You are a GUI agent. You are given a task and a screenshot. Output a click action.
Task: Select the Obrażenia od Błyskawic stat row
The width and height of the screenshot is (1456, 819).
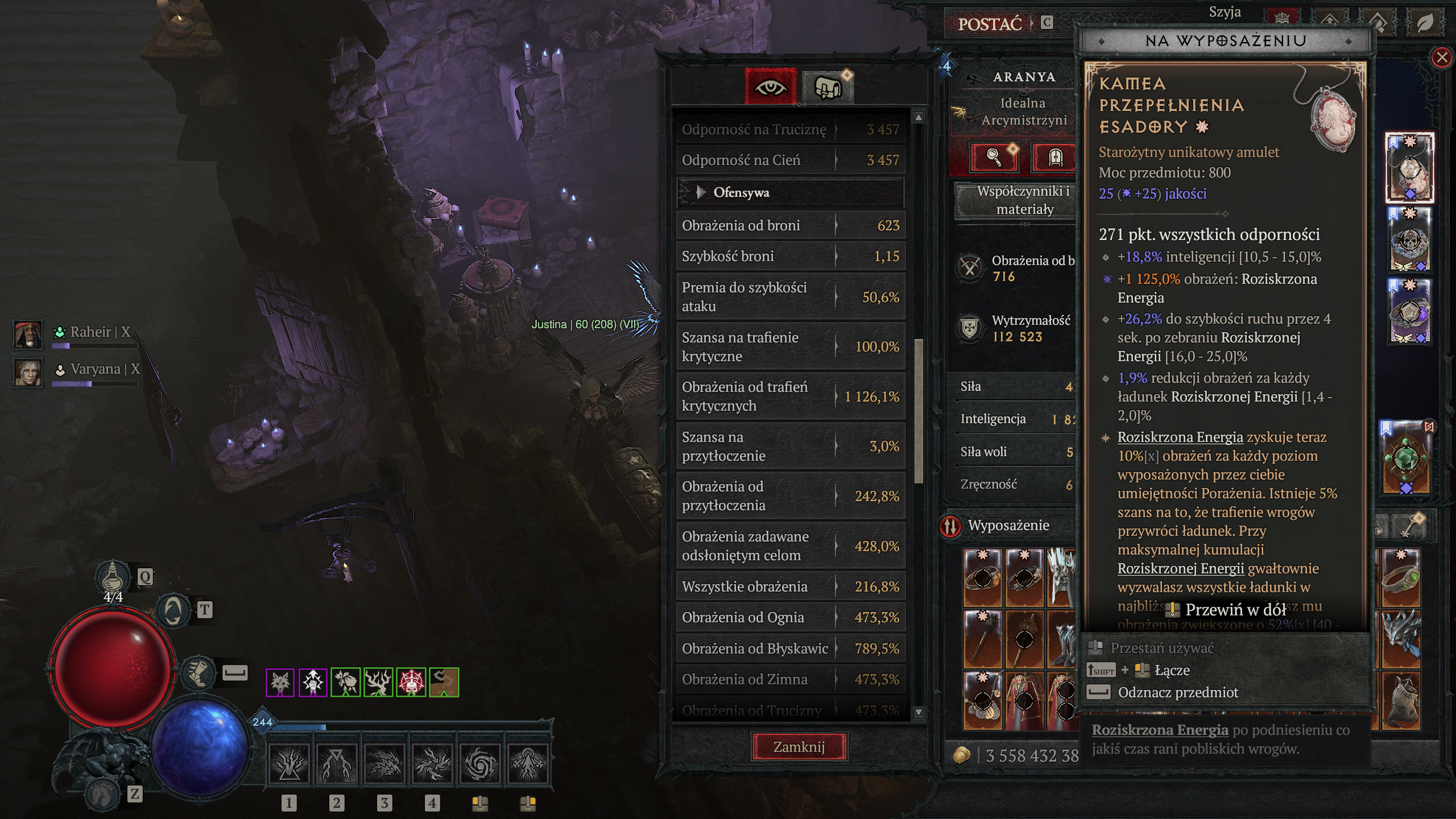790,648
